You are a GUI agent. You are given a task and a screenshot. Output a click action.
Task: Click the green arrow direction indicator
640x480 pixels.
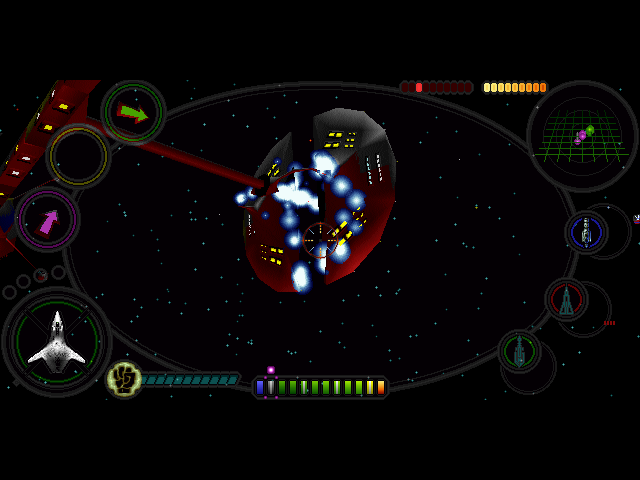click(133, 113)
